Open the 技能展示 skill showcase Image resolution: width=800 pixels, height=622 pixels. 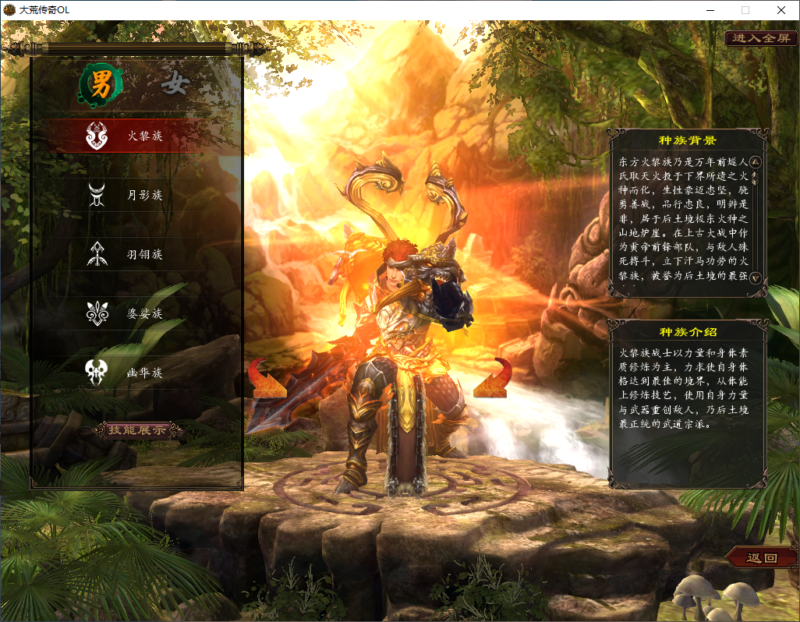point(139,430)
